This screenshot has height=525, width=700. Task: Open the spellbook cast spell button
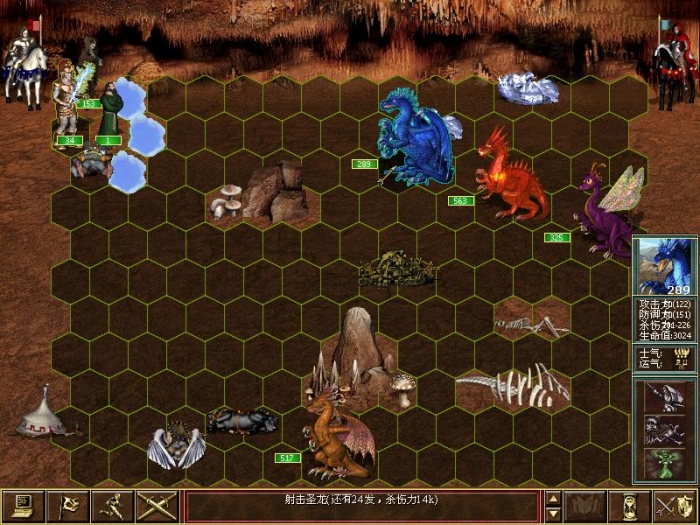click(584, 506)
